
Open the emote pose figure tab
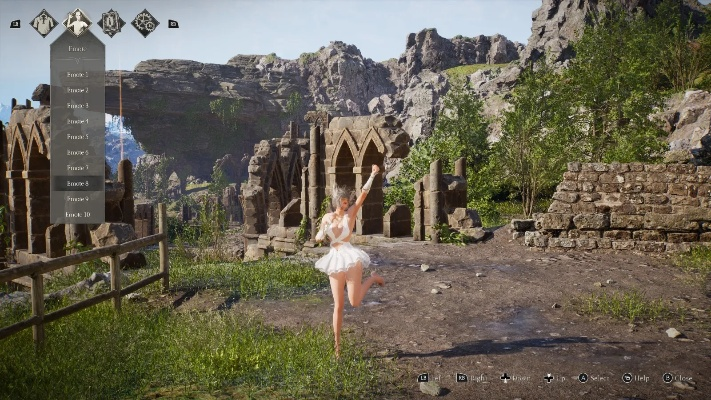pyautogui.click(x=77, y=22)
